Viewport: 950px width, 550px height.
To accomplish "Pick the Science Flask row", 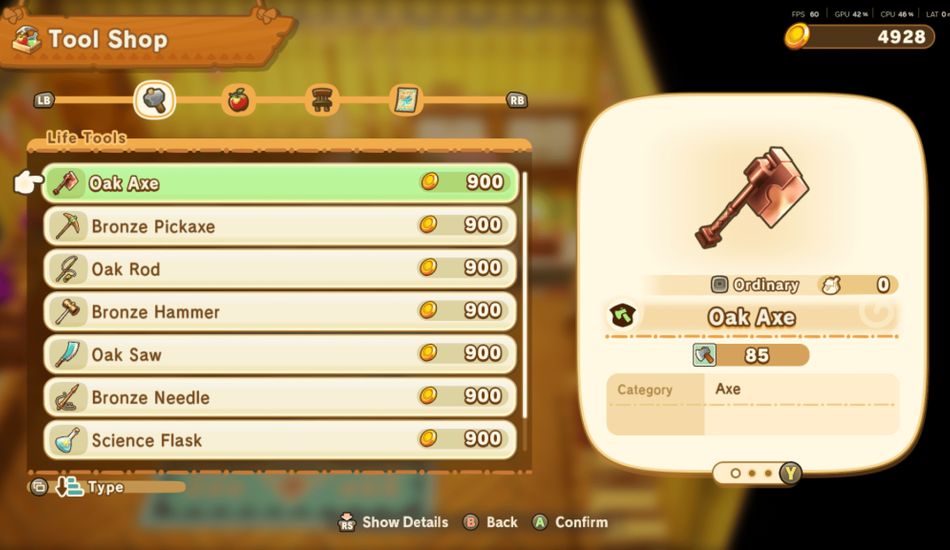I will tap(280, 439).
